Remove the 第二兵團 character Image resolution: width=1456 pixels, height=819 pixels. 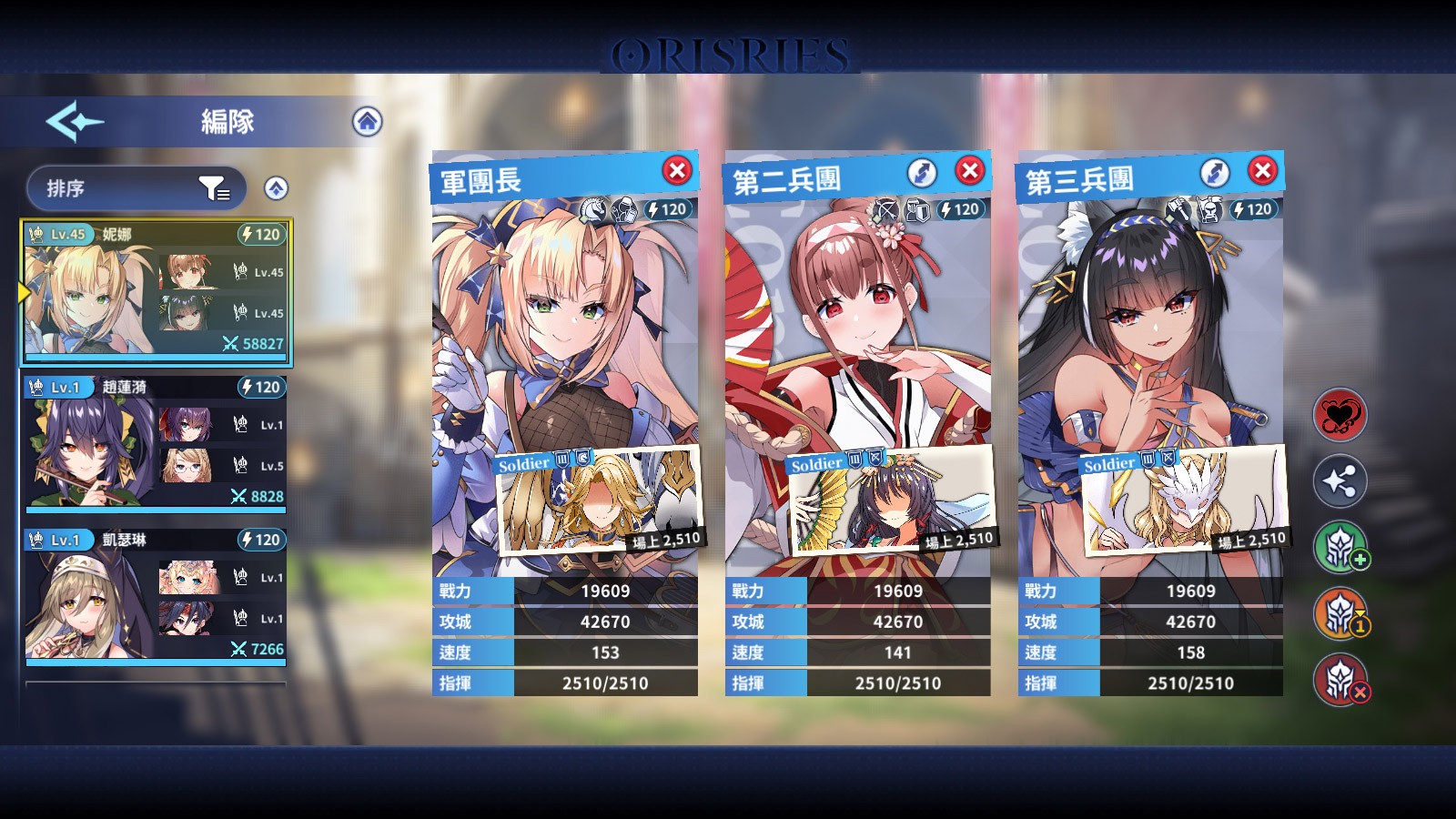970,170
